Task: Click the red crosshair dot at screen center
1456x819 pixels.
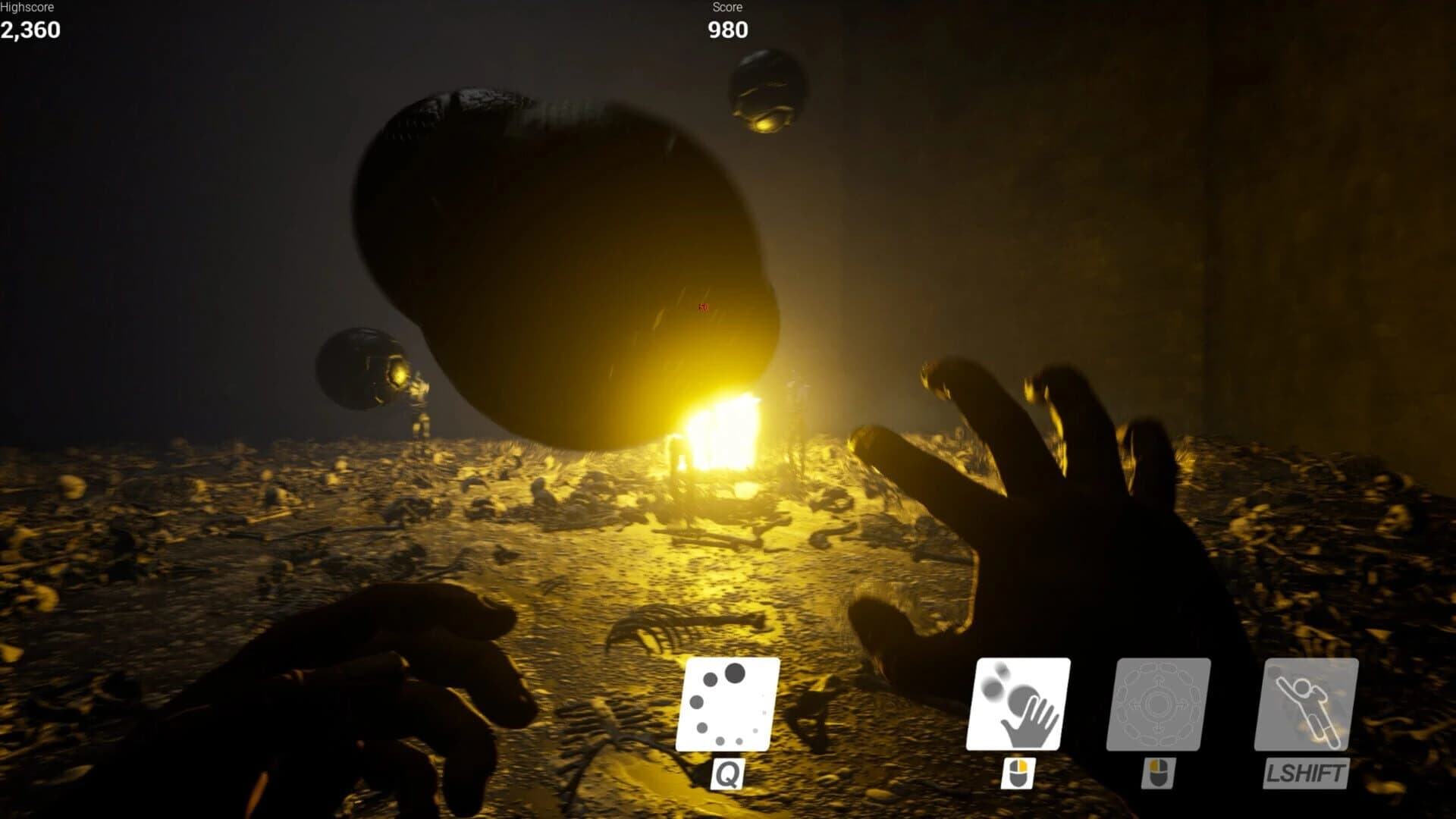Action: pos(701,308)
